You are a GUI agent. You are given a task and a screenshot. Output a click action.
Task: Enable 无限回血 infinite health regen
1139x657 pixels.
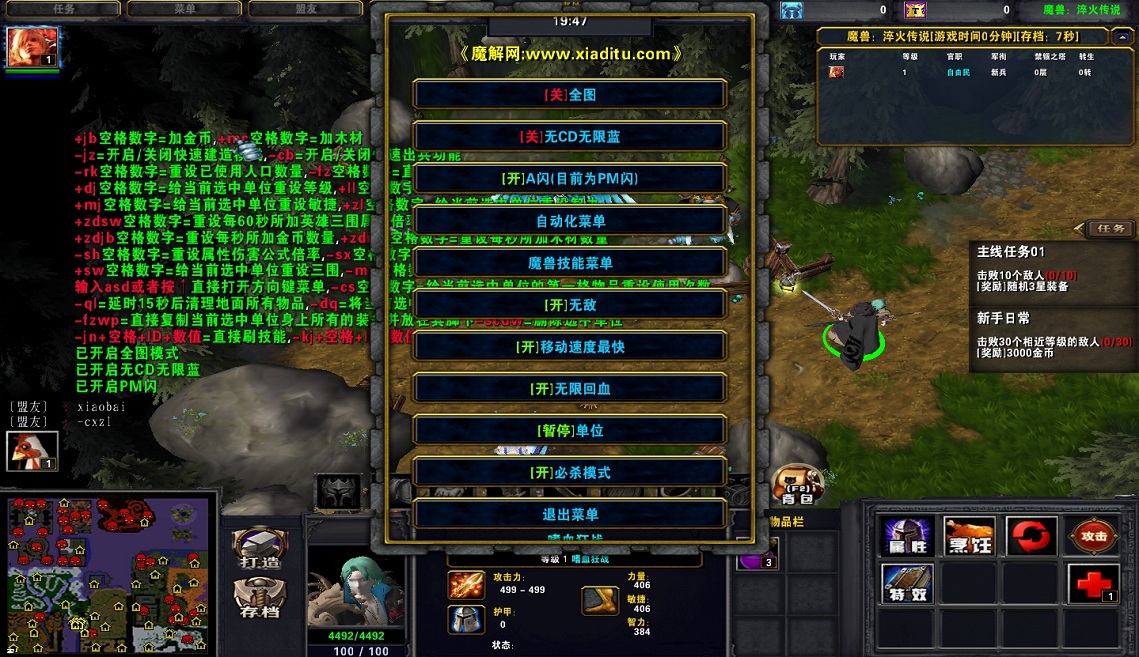[x=569, y=389]
